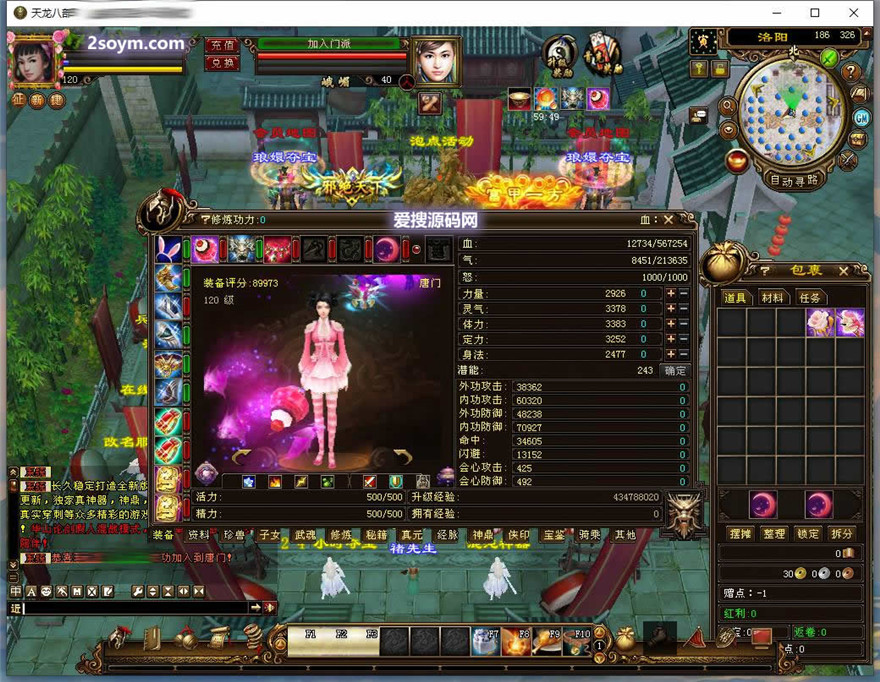Click the 锁定 lock button
The width and height of the screenshot is (880, 682).
click(x=808, y=534)
